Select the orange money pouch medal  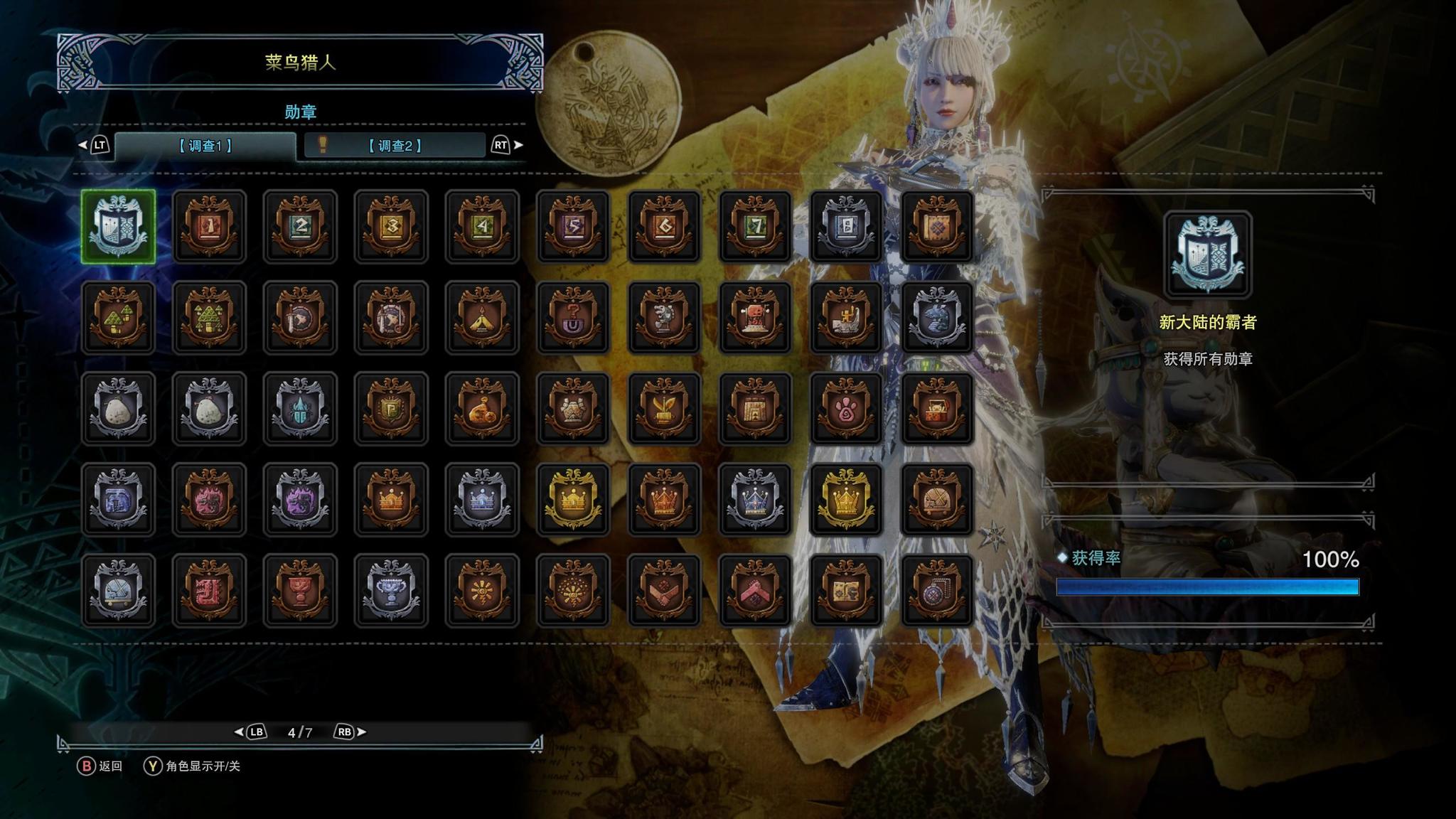(482, 409)
